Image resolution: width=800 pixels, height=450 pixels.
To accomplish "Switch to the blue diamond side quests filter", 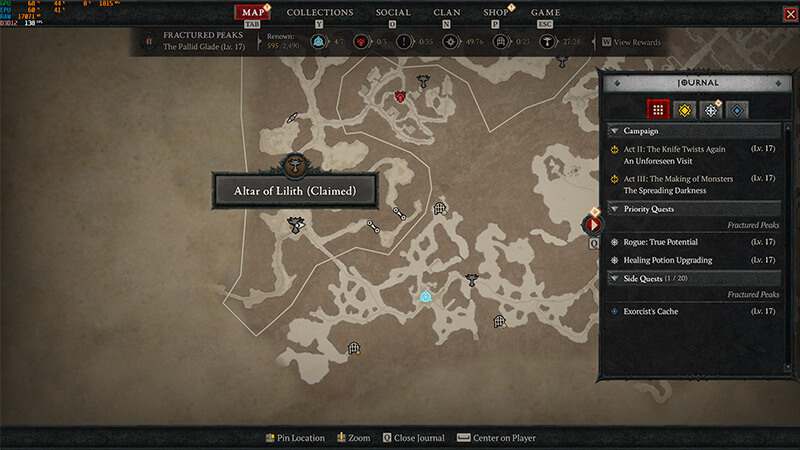I will pyautogui.click(x=737, y=110).
